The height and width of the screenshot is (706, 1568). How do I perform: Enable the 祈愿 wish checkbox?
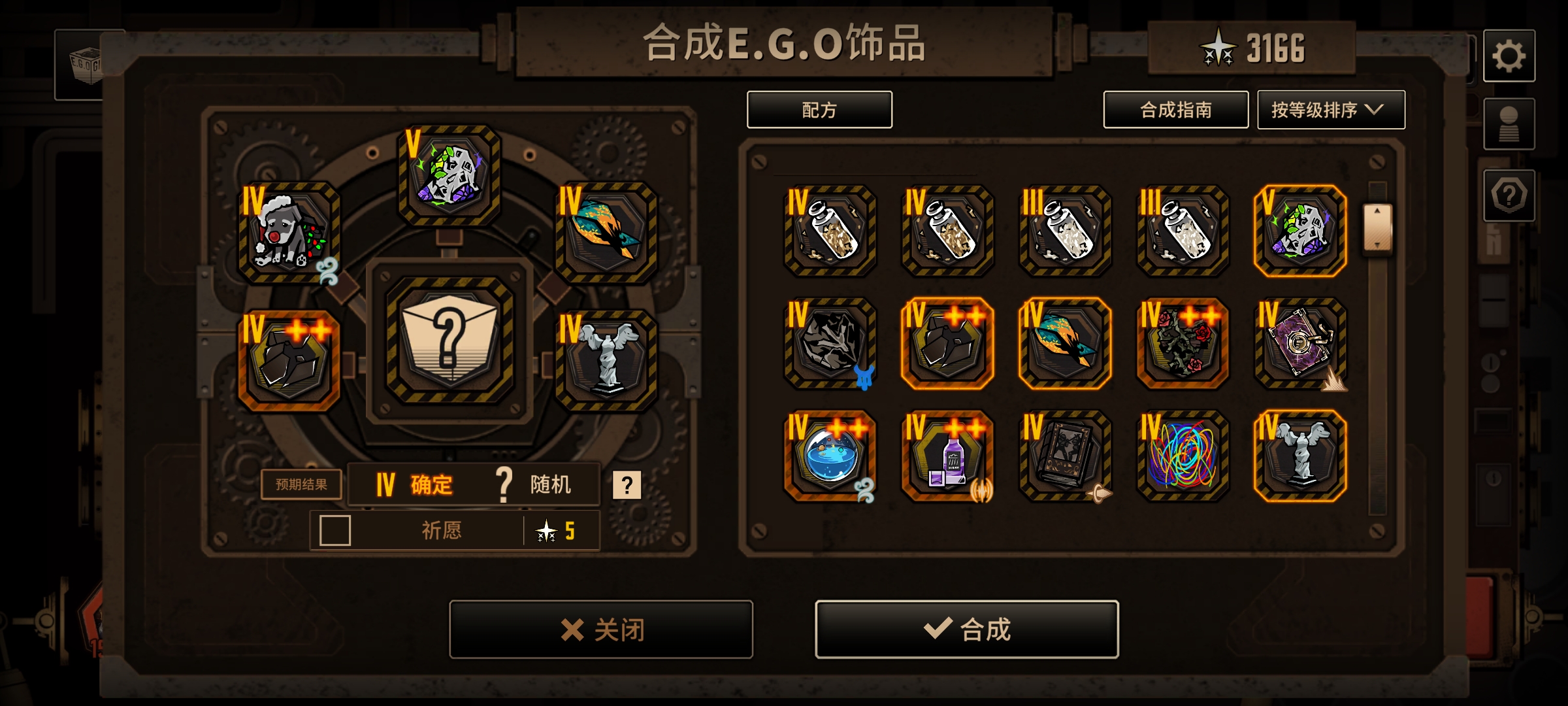(x=333, y=531)
